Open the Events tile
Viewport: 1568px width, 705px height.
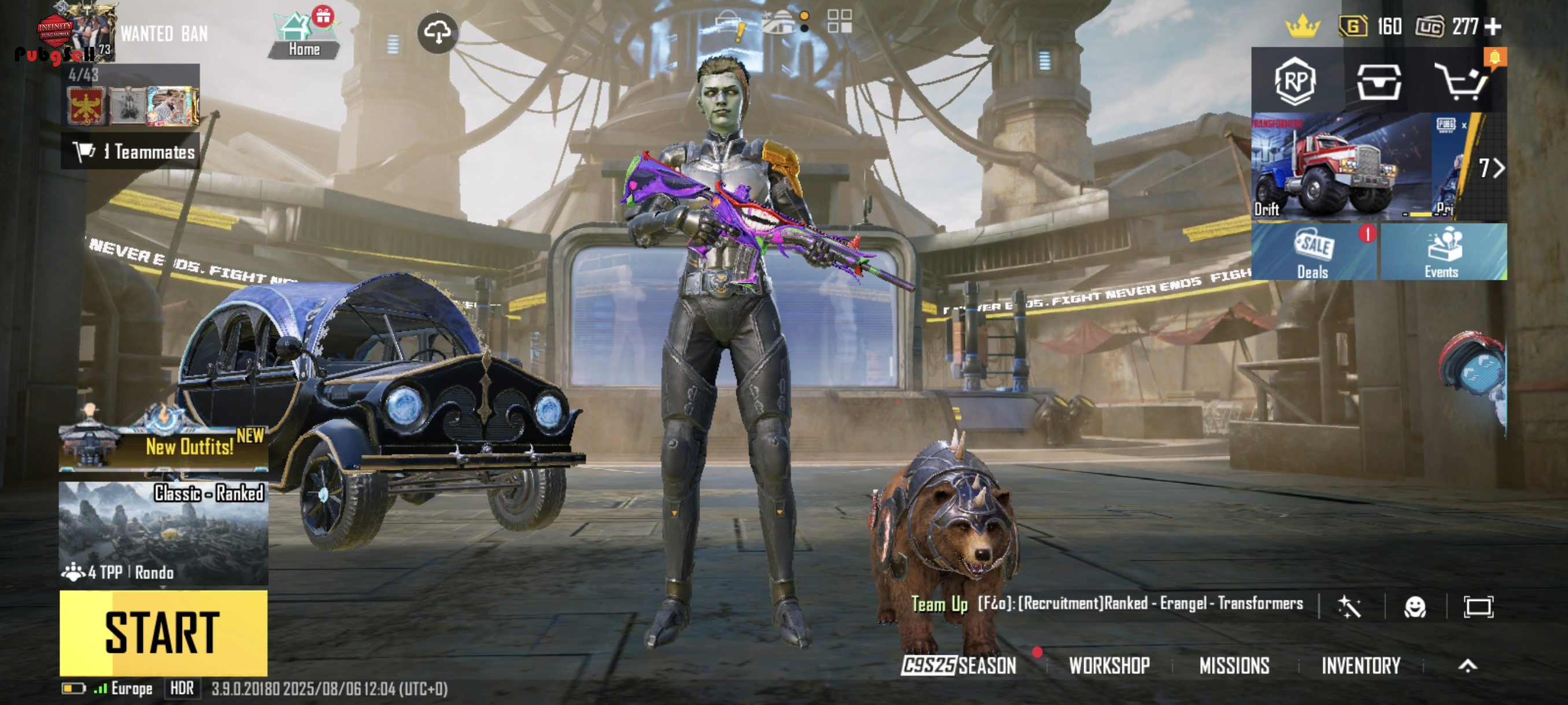pos(1443,252)
